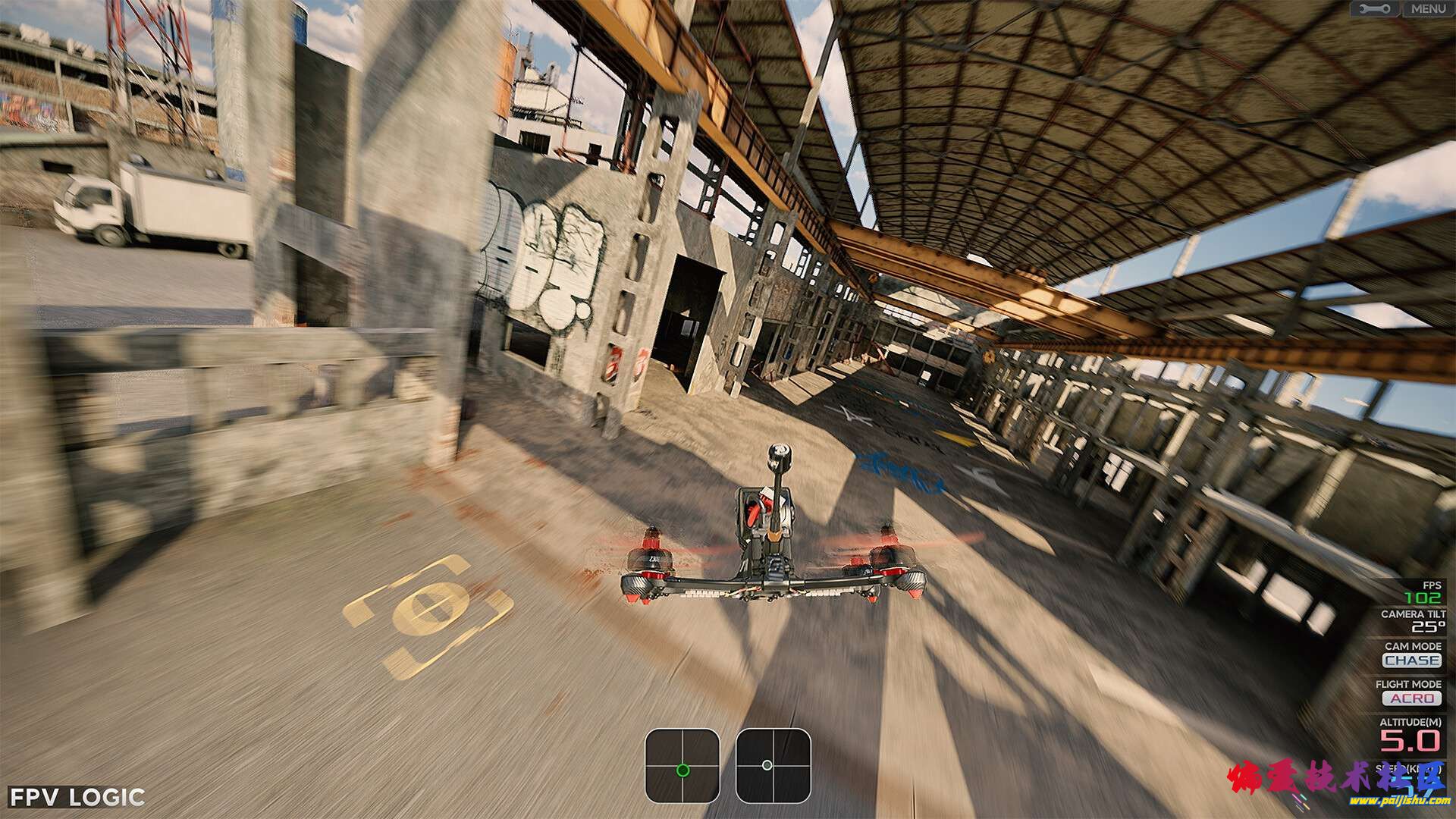
Task: Toggle the CHASE cam mode button
Action: coord(1412,661)
